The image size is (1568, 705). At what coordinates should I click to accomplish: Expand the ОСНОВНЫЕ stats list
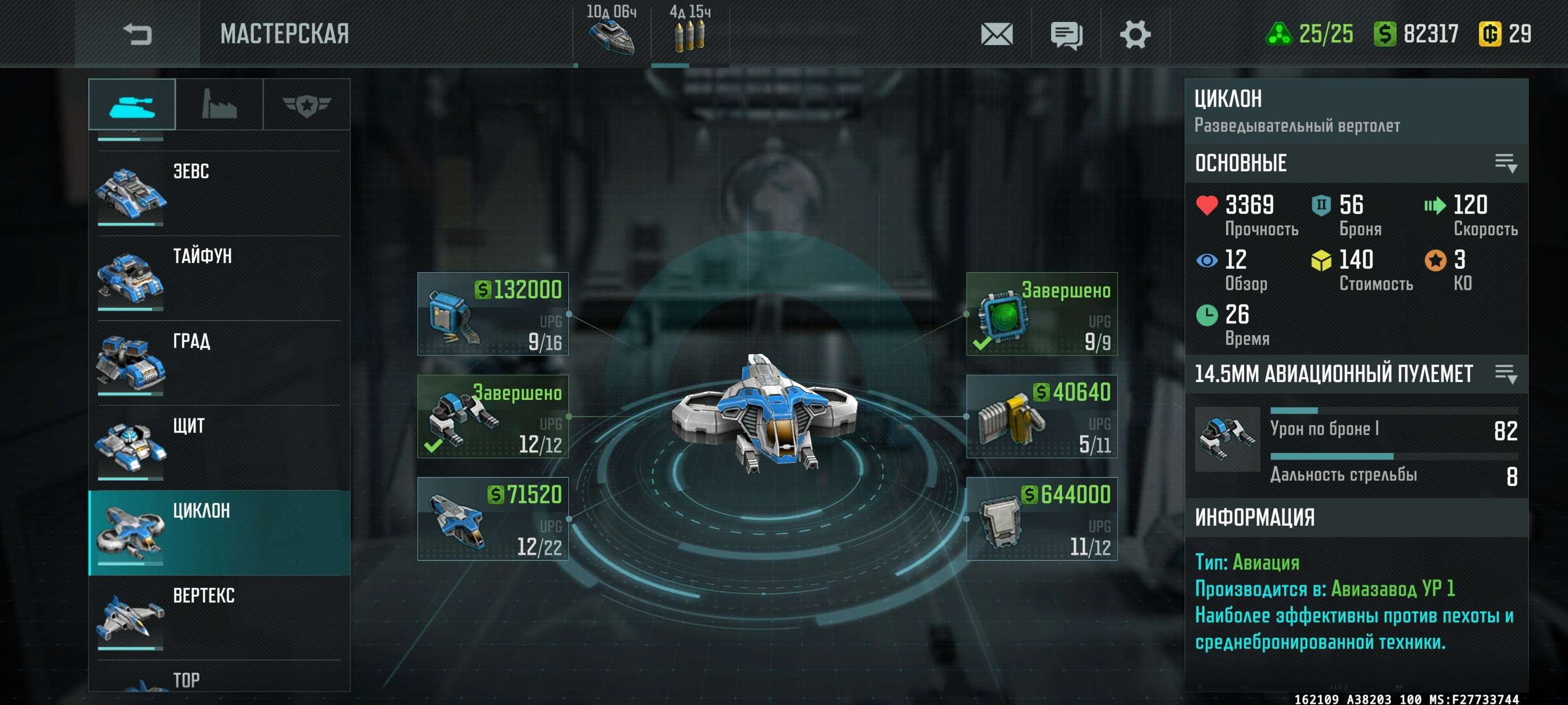1506,163
